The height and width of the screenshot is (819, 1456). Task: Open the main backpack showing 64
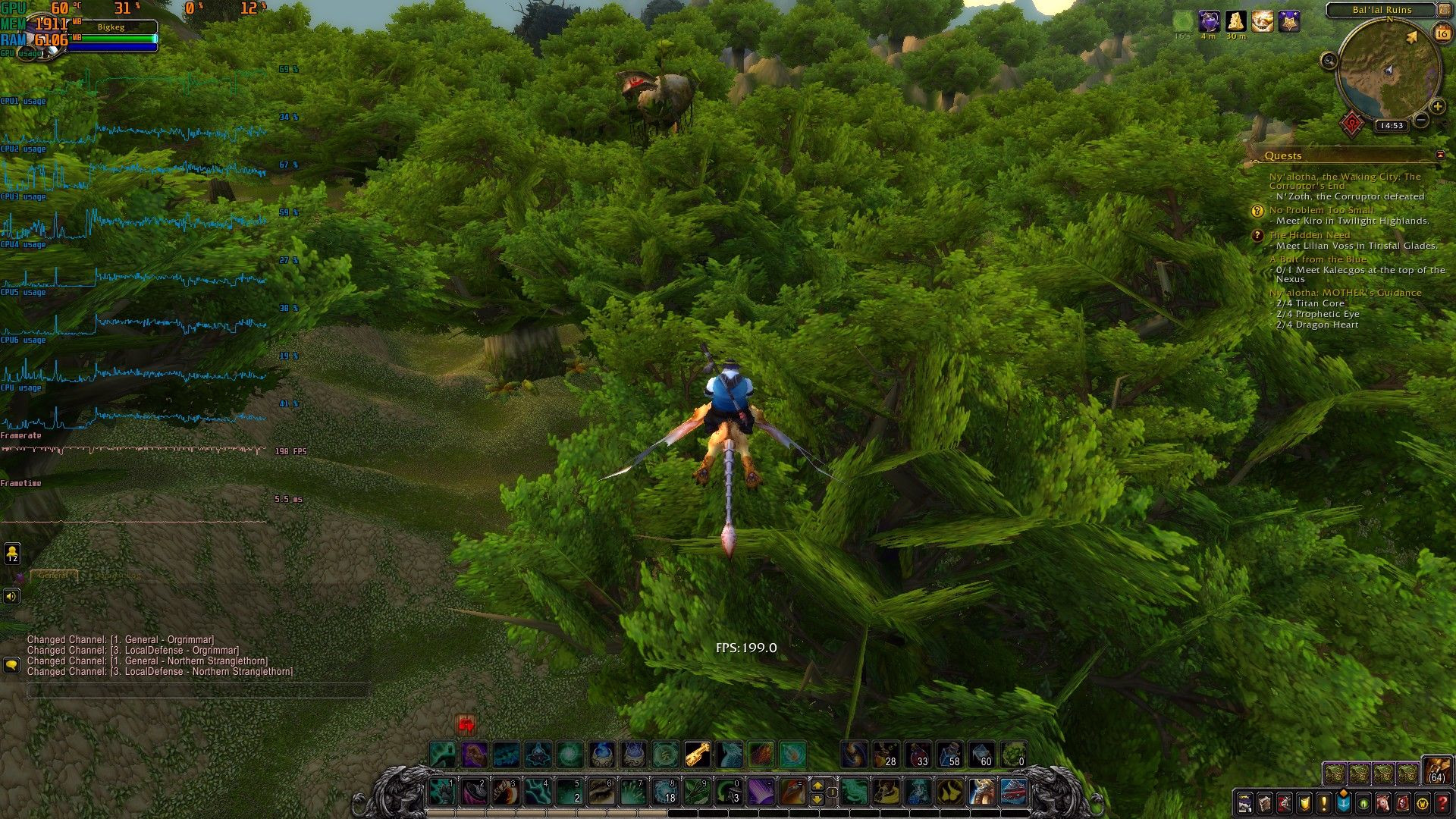pyautogui.click(x=1436, y=770)
